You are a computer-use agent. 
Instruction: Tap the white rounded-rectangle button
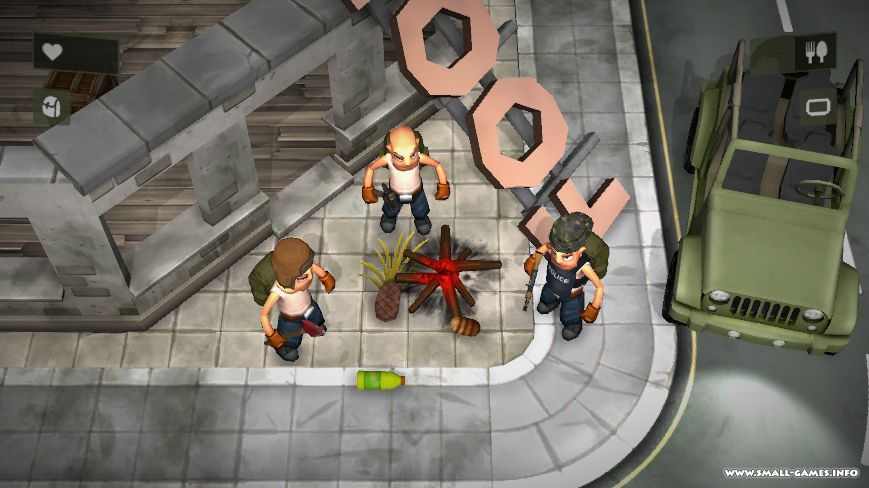[x=817, y=106]
